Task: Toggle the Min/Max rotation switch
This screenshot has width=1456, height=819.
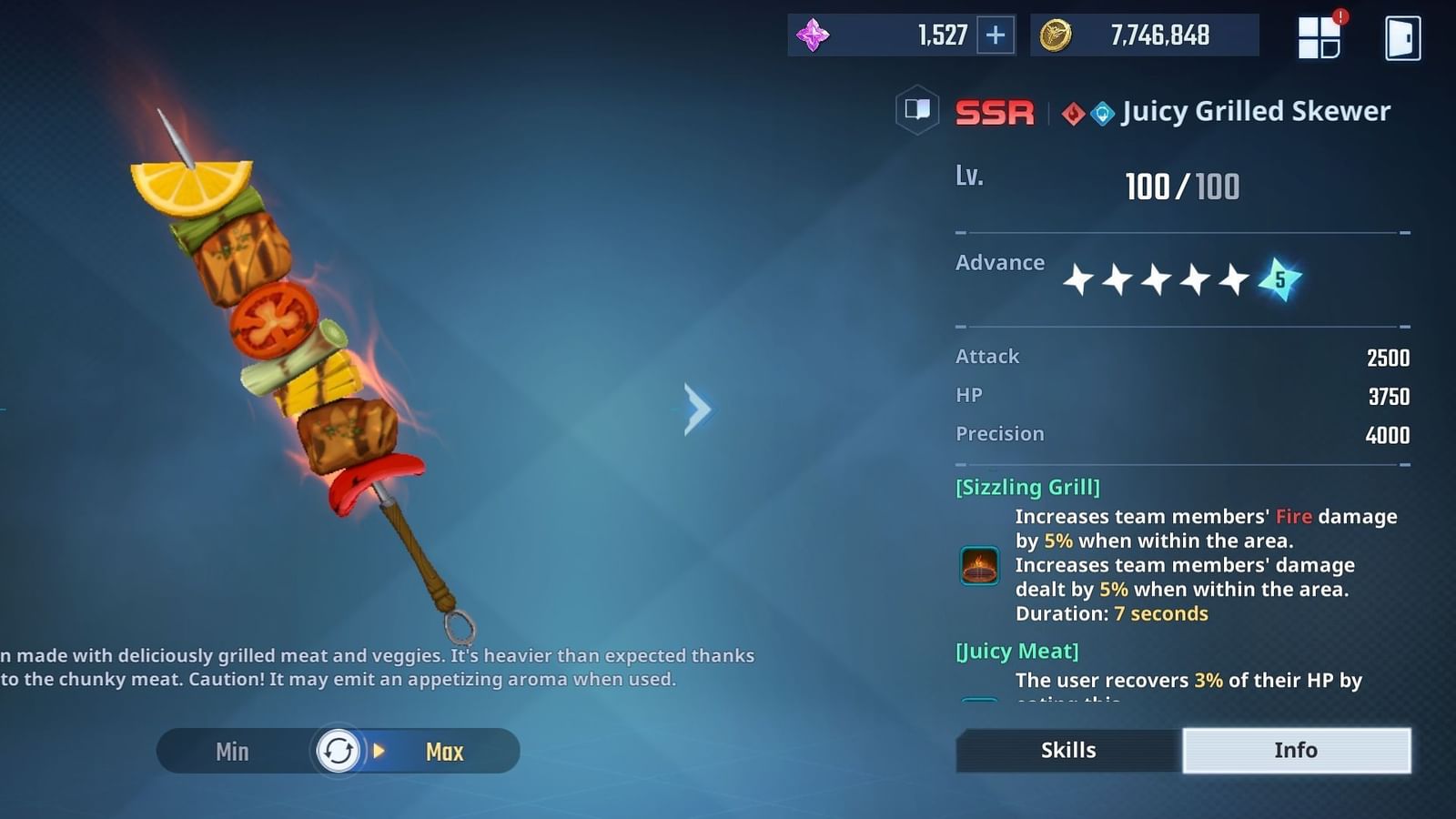Action: 338,751
